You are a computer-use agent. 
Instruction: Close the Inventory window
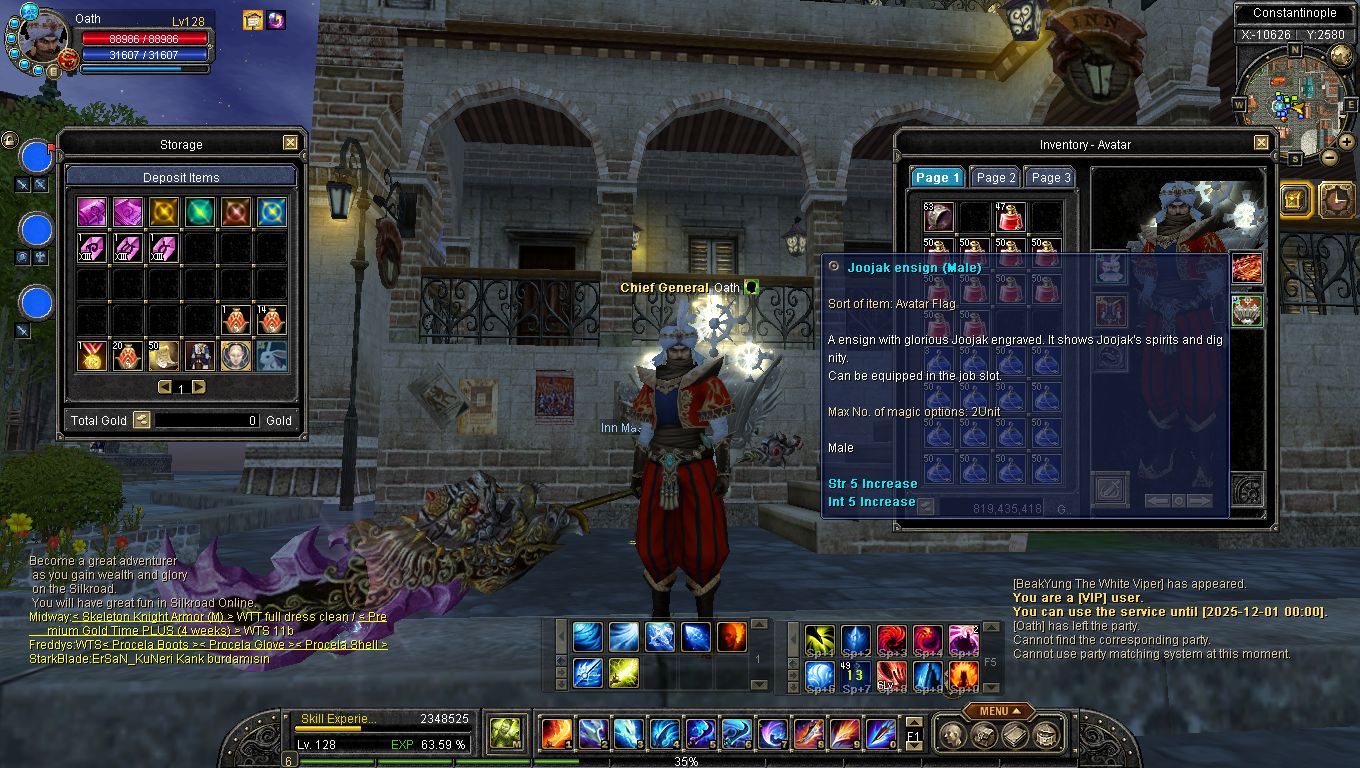pyautogui.click(x=1261, y=144)
